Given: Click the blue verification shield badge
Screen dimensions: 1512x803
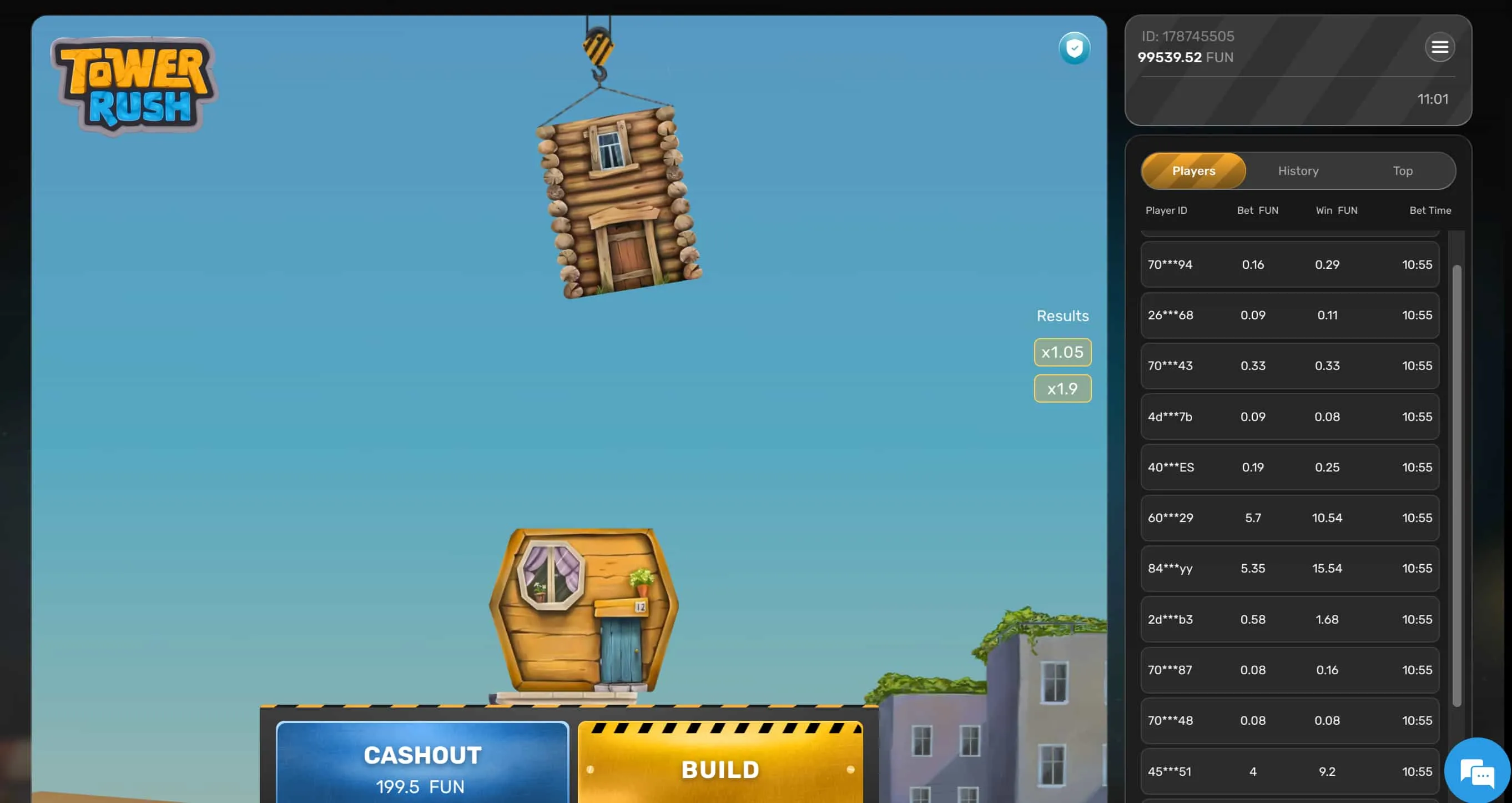Looking at the screenshot, I should click(1075, 49).
